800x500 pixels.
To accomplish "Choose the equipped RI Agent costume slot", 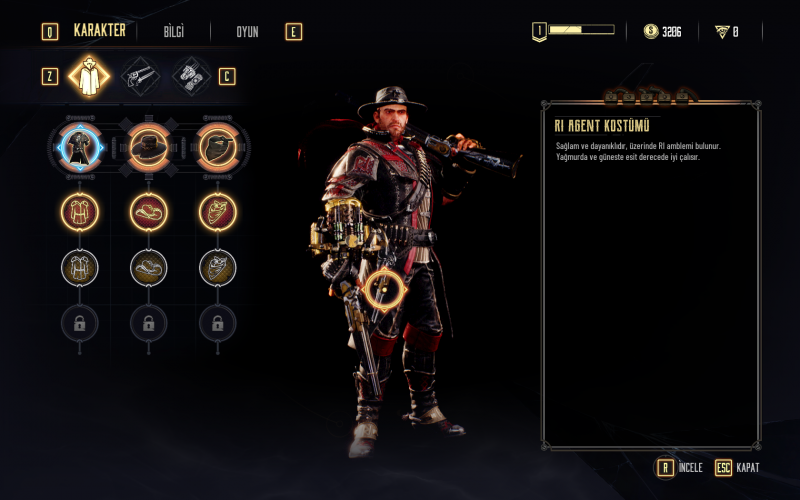I will [79, 148].
